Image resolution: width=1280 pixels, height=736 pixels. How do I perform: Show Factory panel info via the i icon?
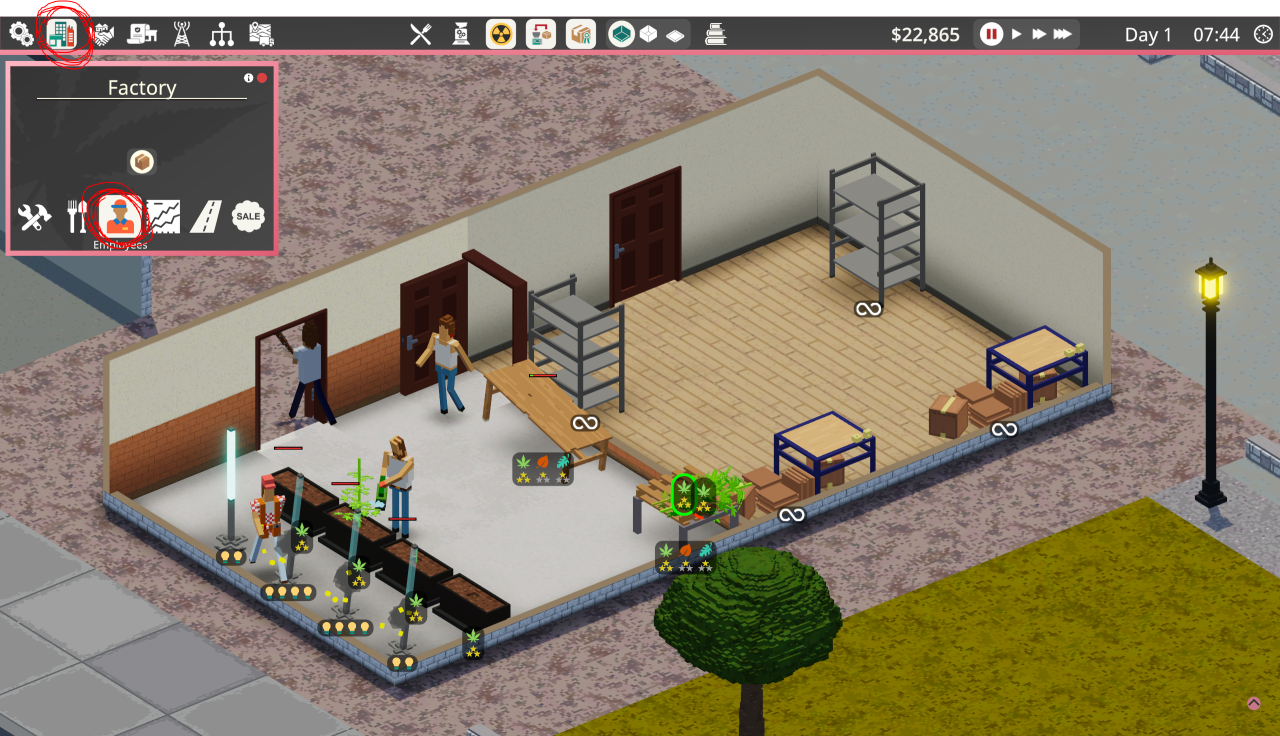(x=249, y=78)
